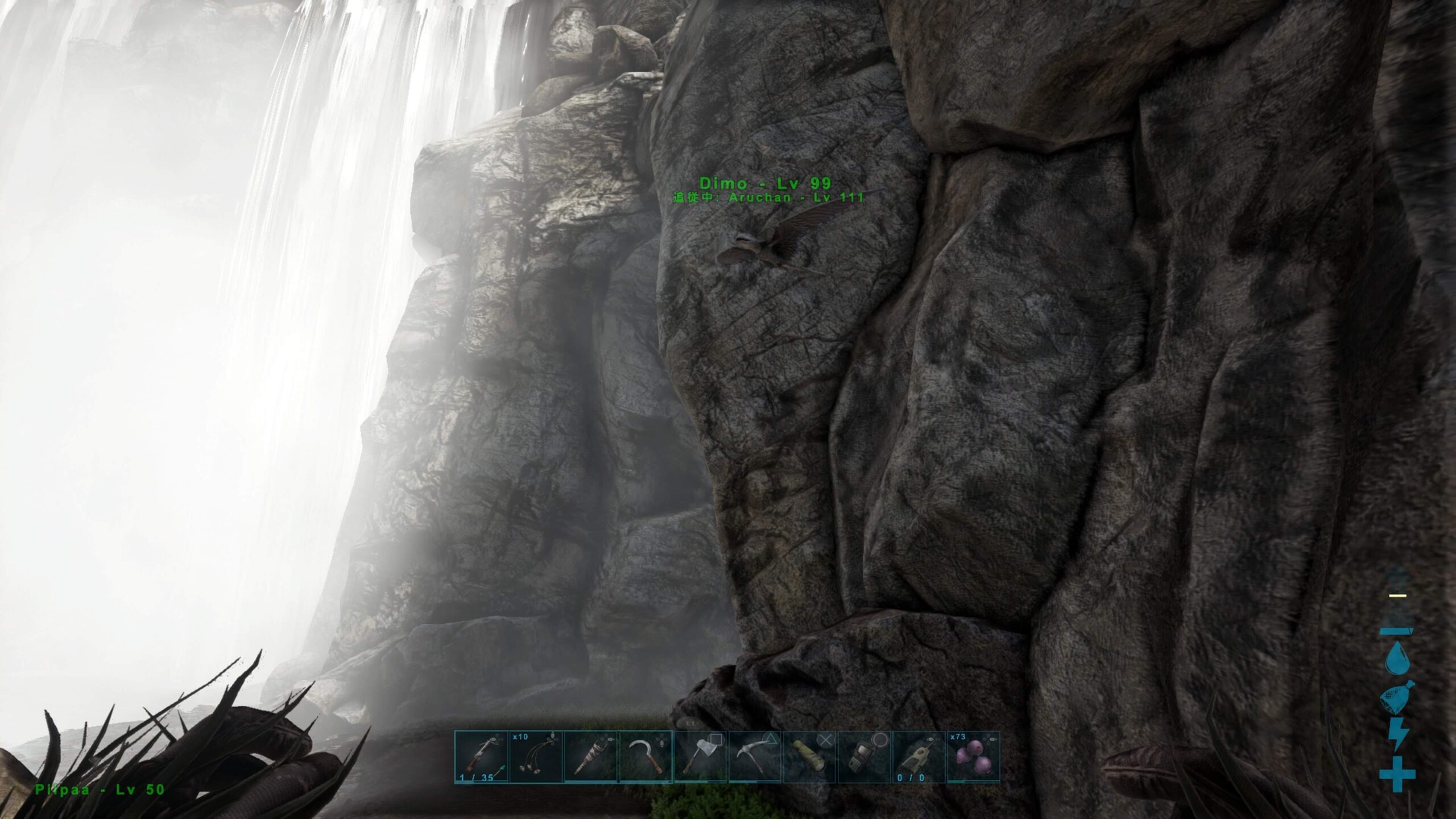Select the crossbow hotbar slot
This screenshot has width=1456, height=819.
481,757
